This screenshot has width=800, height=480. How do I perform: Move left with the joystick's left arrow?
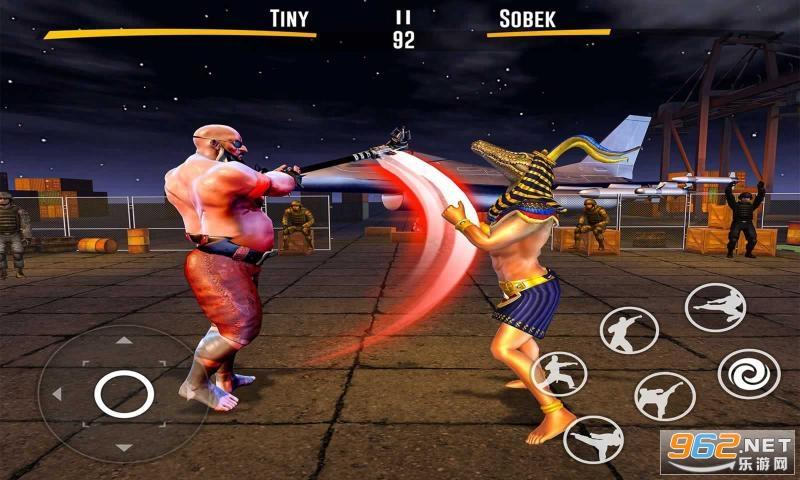pos(57,393)
